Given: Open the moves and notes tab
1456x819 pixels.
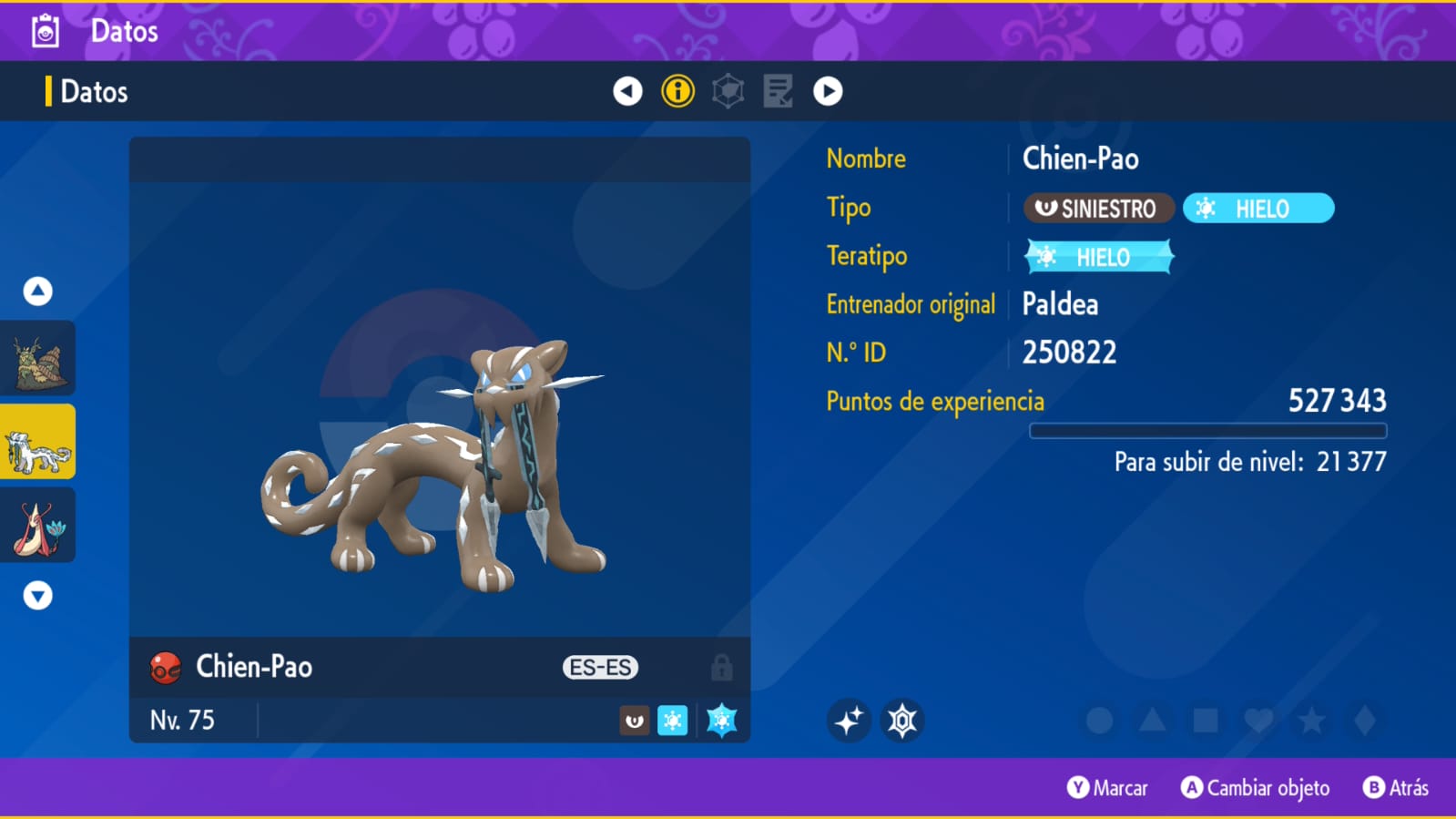Looking at the screenshot, I should [x=778, y=91].
